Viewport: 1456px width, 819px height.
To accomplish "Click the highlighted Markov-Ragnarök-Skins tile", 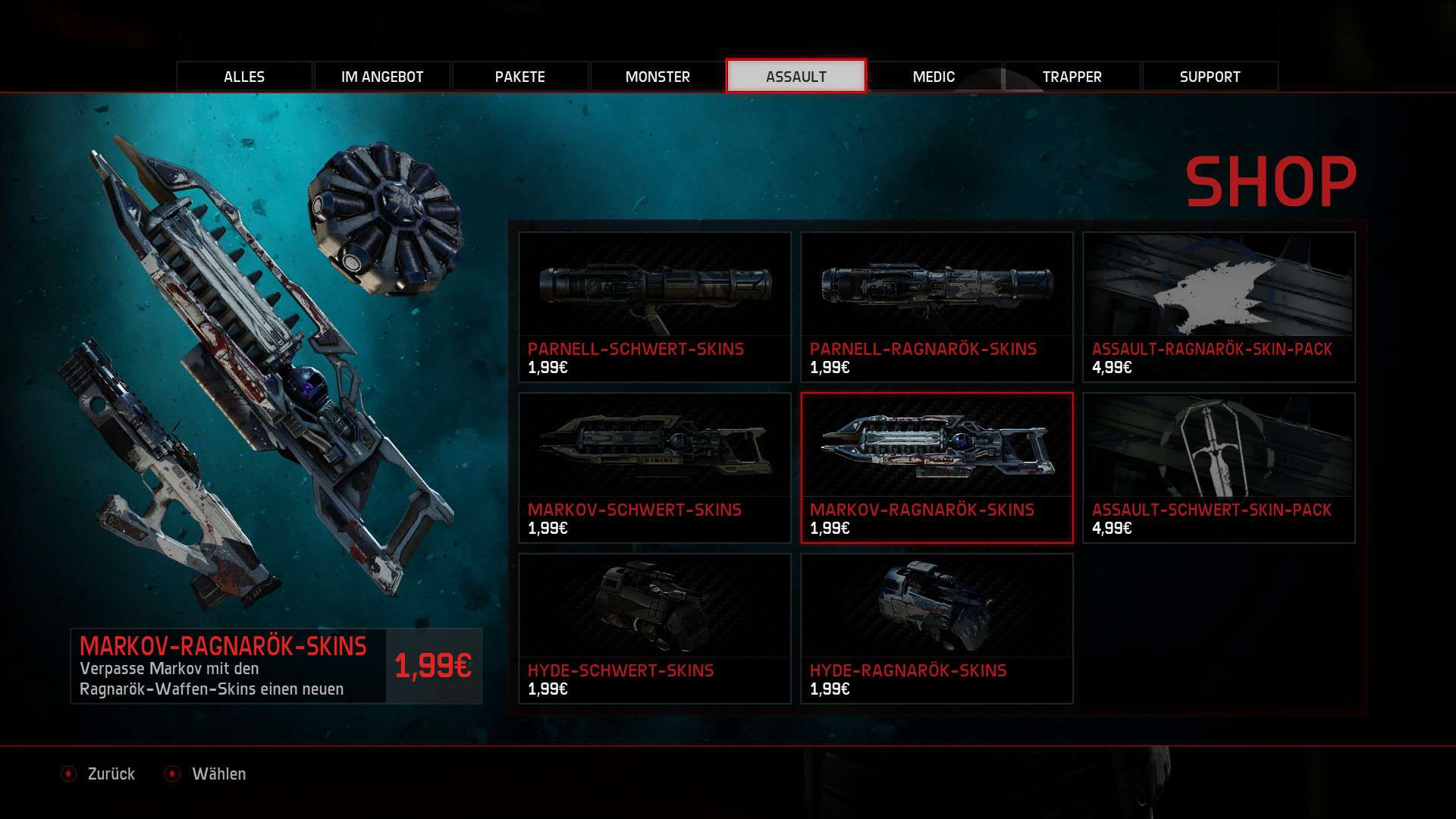I will 937,467.
